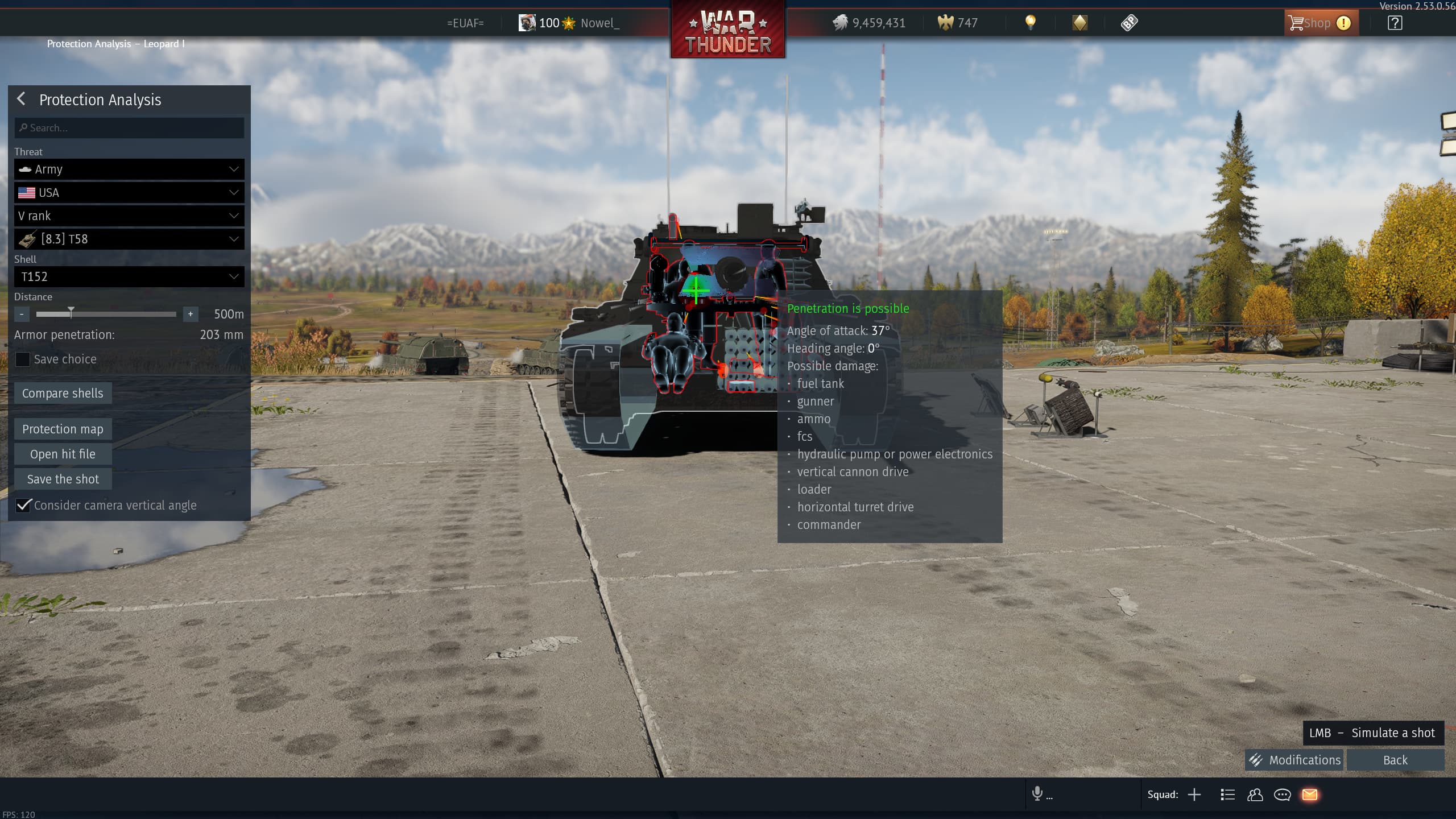
Task: Show the Protection map
Action: click(x=63, y=429)
